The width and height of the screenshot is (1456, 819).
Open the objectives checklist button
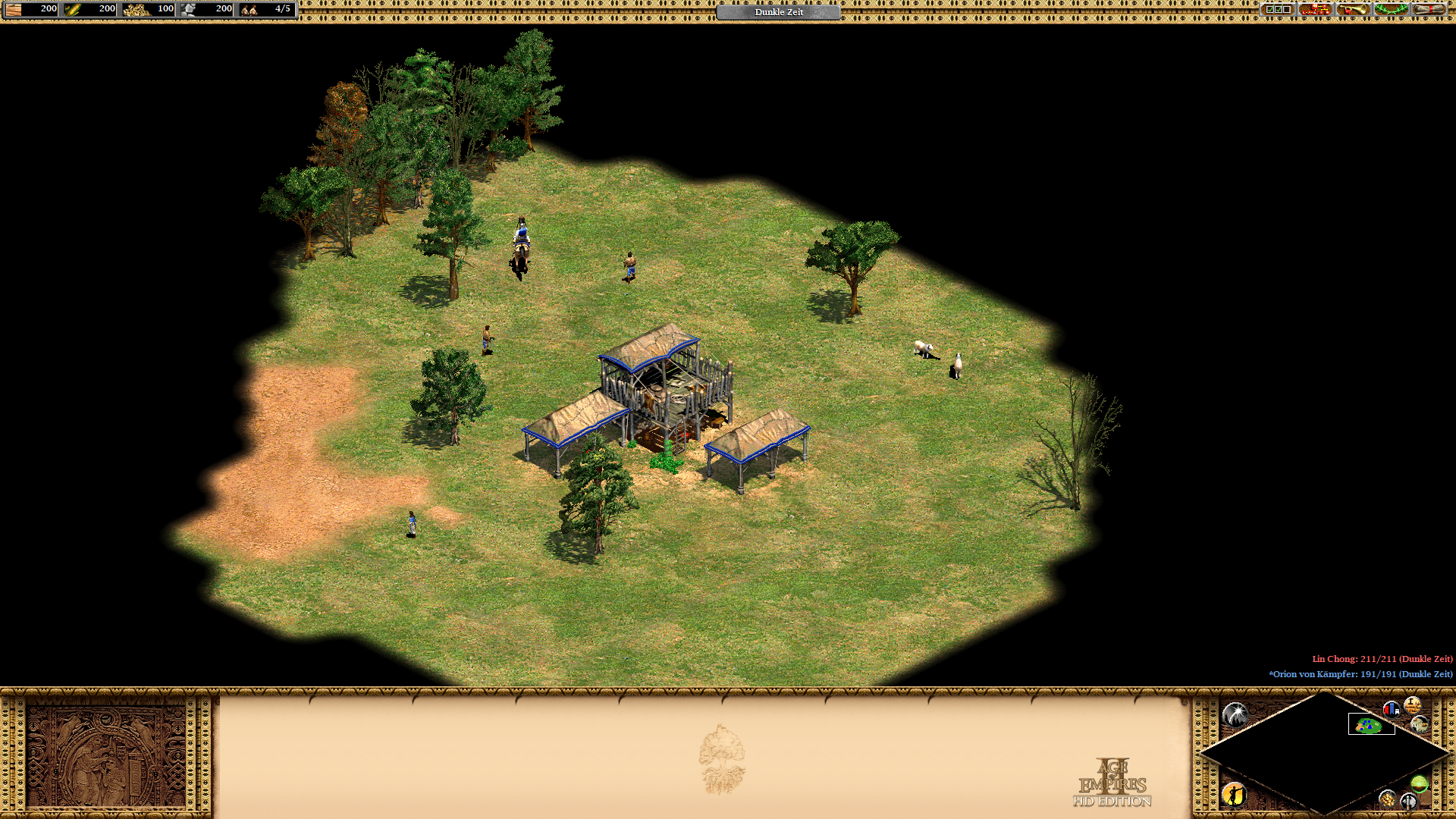pyautogui.click(x=1277, y=10)
